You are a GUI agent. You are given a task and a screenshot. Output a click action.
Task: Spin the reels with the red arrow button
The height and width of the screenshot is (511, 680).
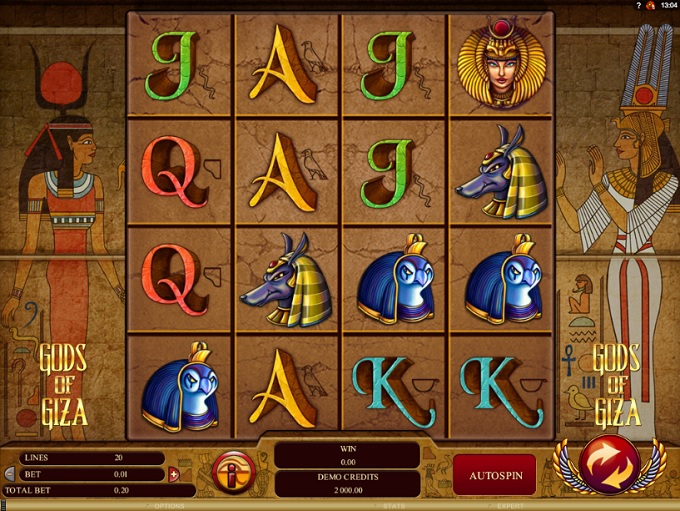[x=610, y=465]
